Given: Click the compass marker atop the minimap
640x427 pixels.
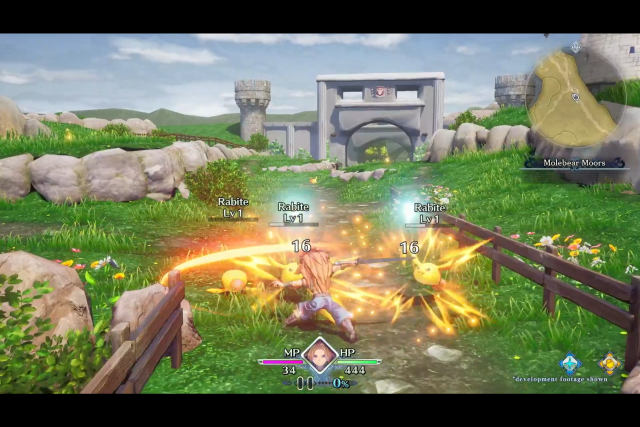Looking at the screenshot, I should click(575, 47).
